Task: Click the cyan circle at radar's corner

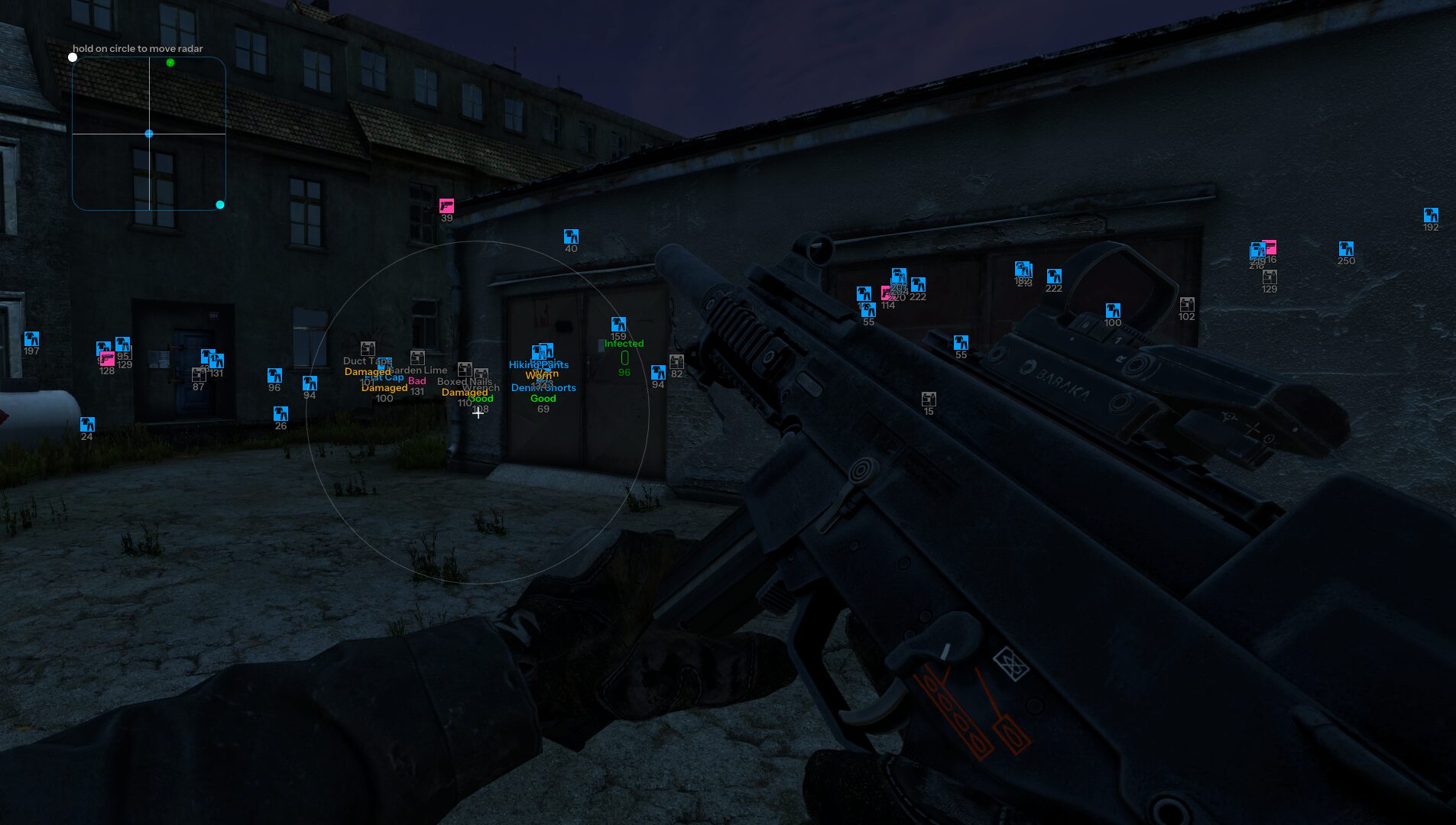Action: [x=220, y=205]
